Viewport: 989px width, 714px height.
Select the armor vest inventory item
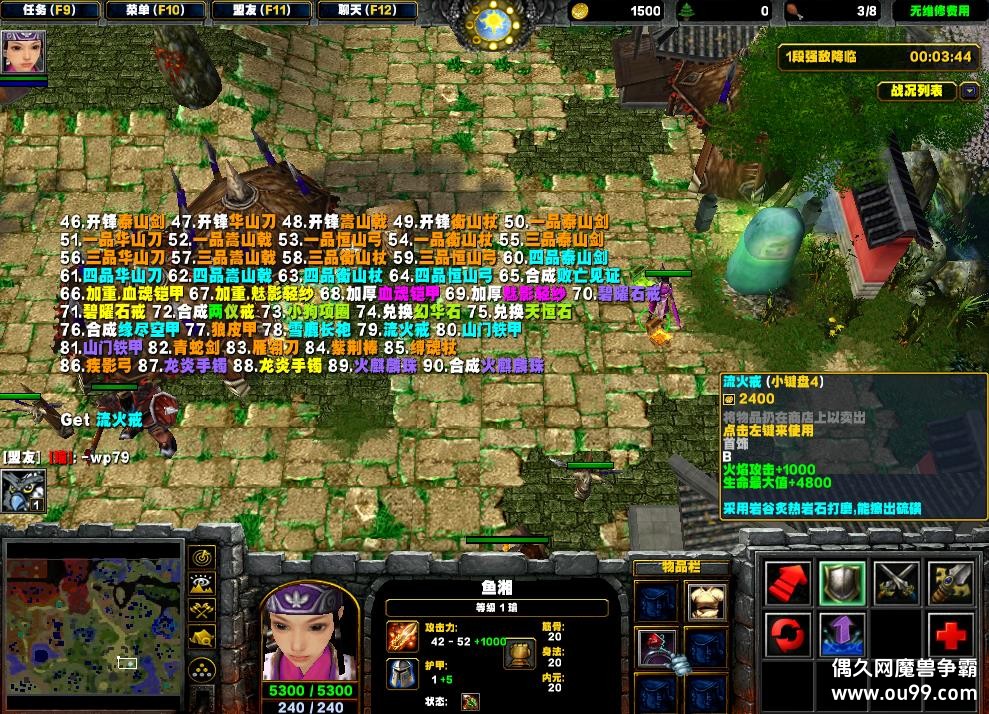click(x=706, y=600)
